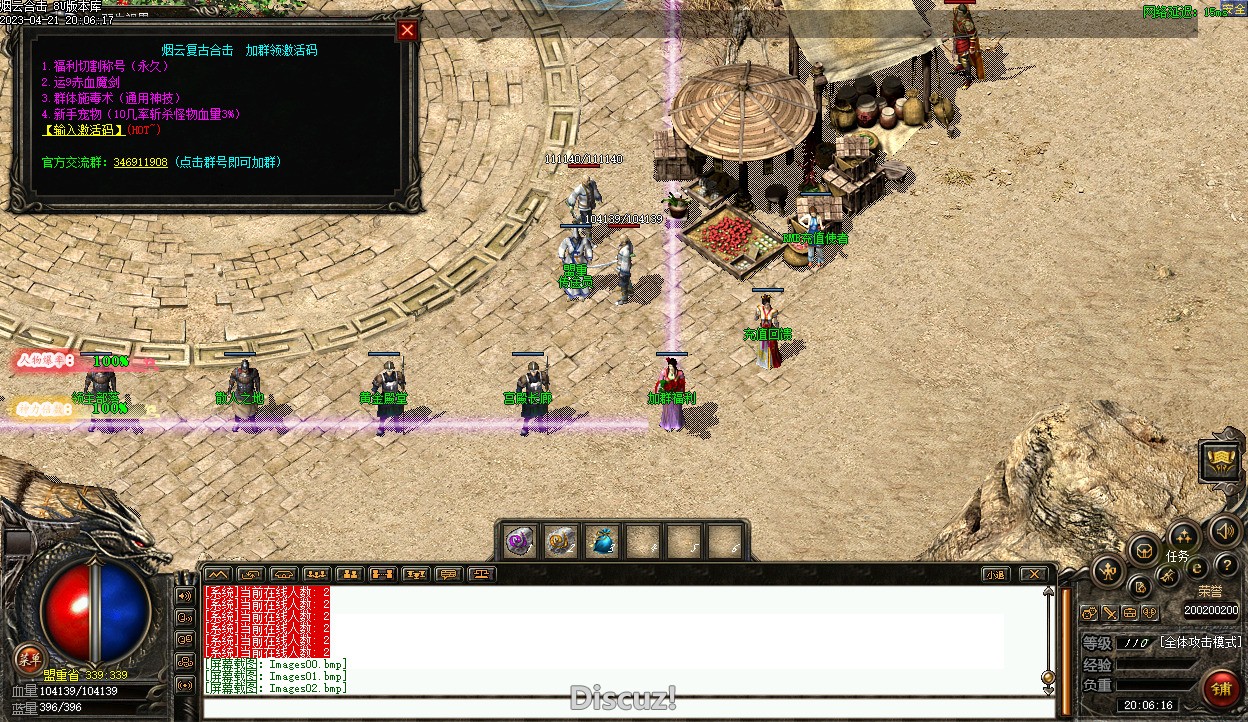Click the round 'e' browser icon
Viewport: 1248px width, 722px height.
(x=1196, y=568)
